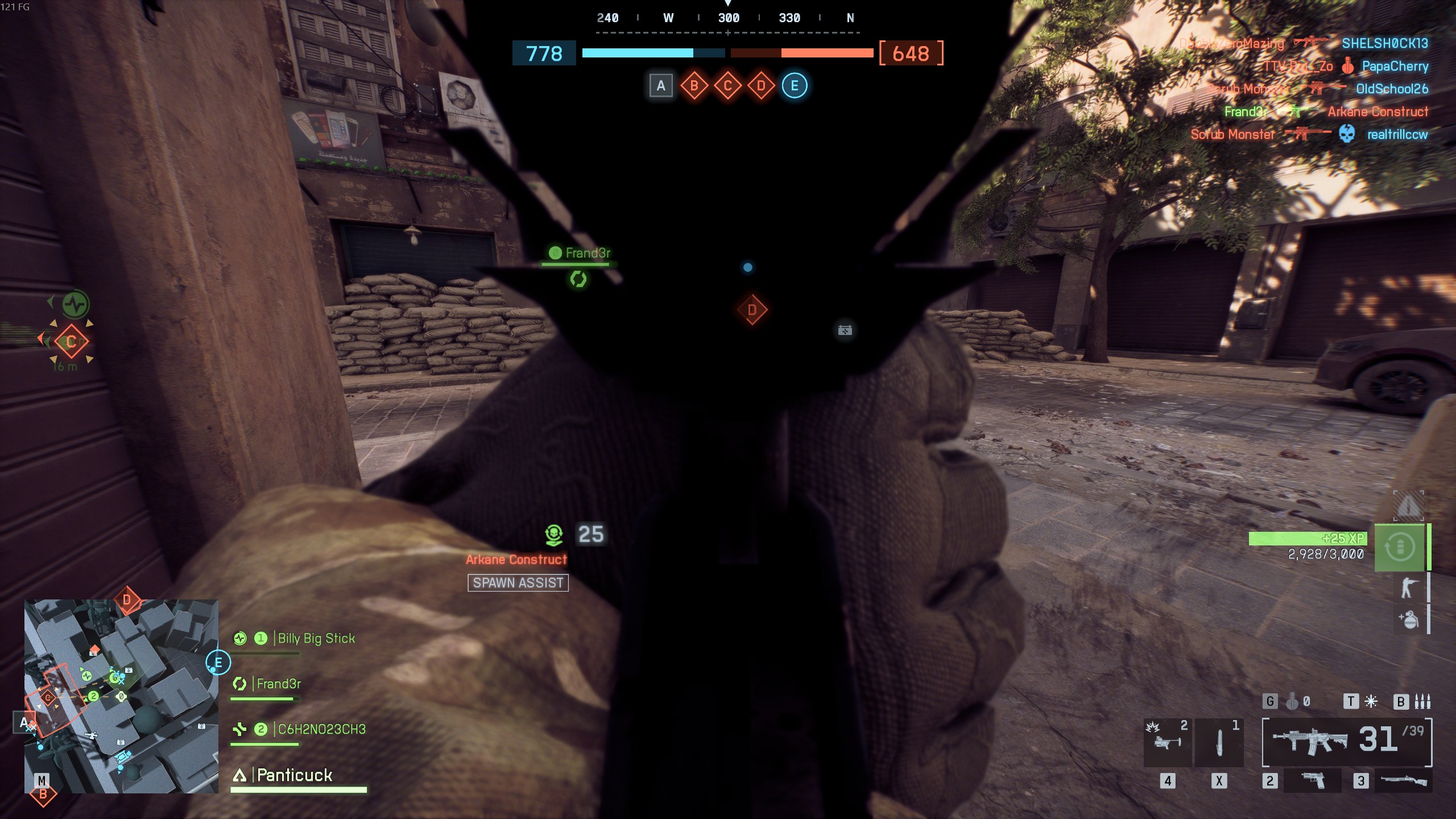This screenshot has width=1456, height=819.
Task: Click the realtrillccw kill feed entry
Action: pyautogui.click(x=1397, y=135)
